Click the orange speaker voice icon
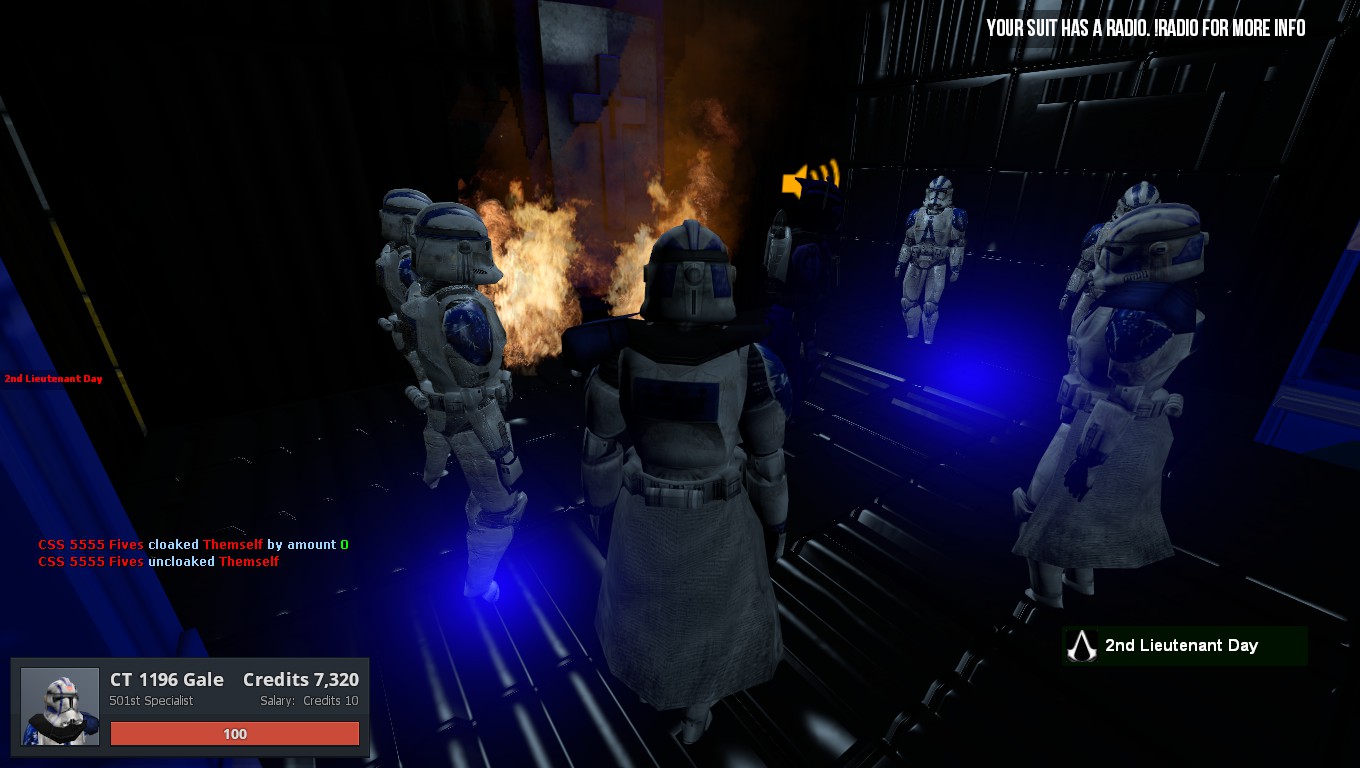Viewport: 1360px width, 768px height. coord(808,179)
